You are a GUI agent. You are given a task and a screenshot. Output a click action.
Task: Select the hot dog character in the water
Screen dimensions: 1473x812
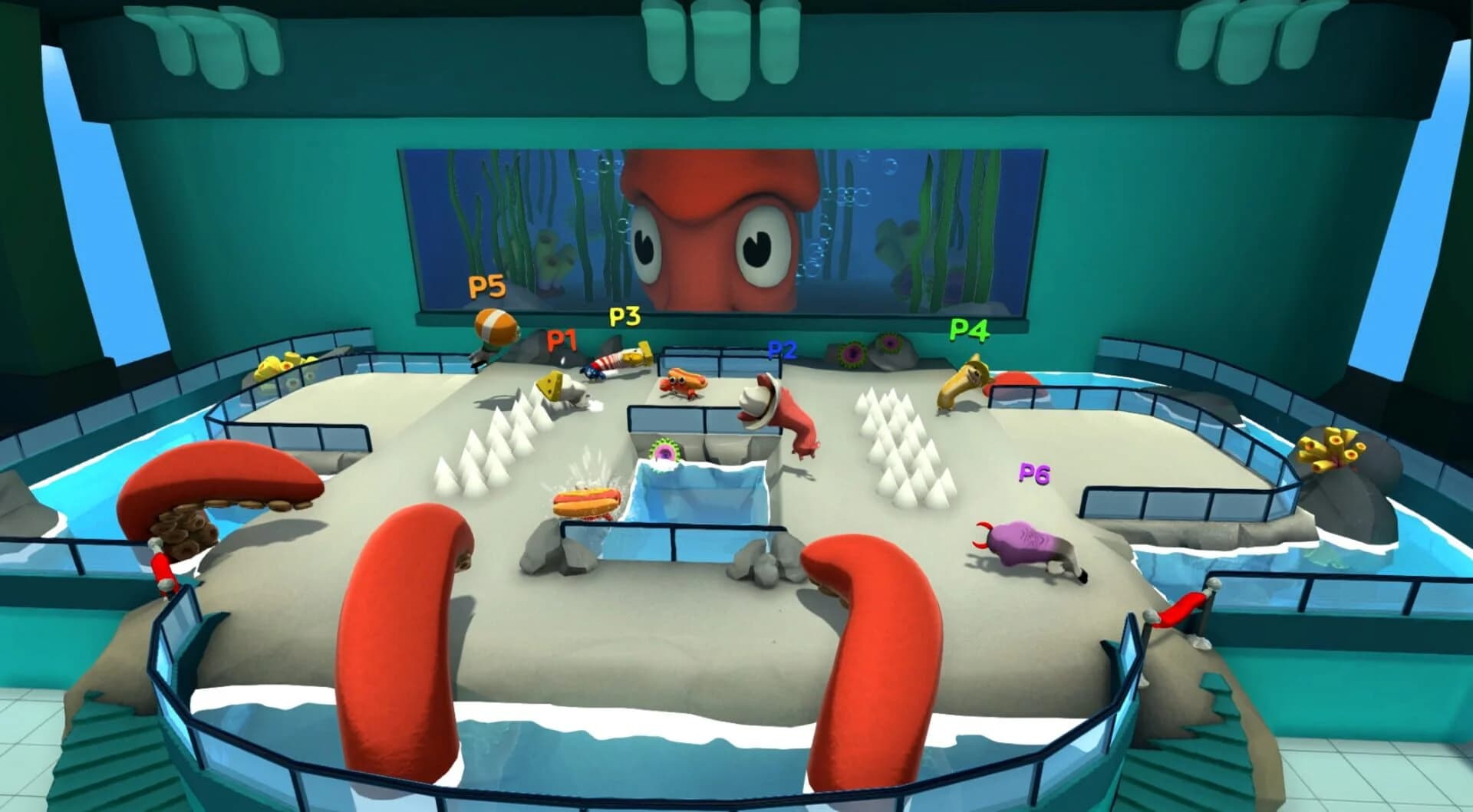click(x=587, y=500)
